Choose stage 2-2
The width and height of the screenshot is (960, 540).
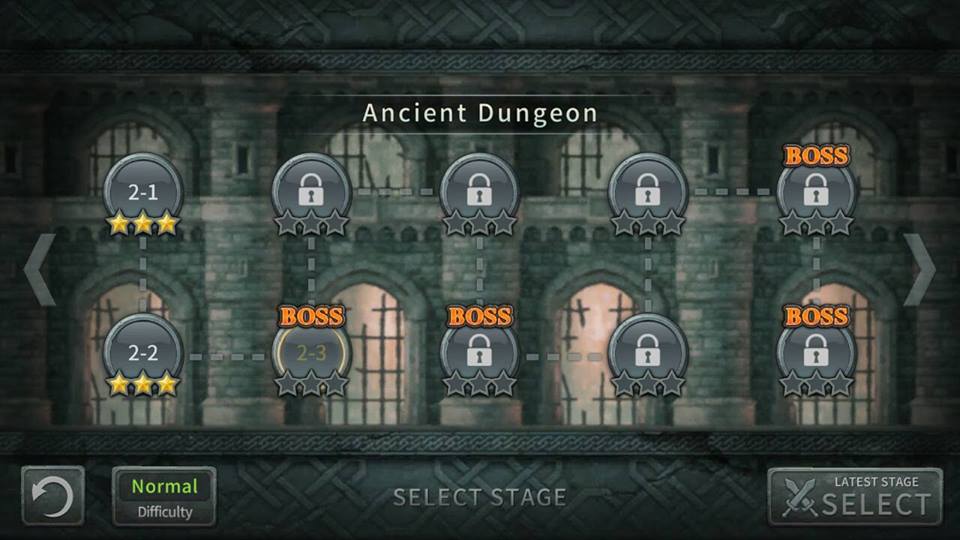coord(143,354)
